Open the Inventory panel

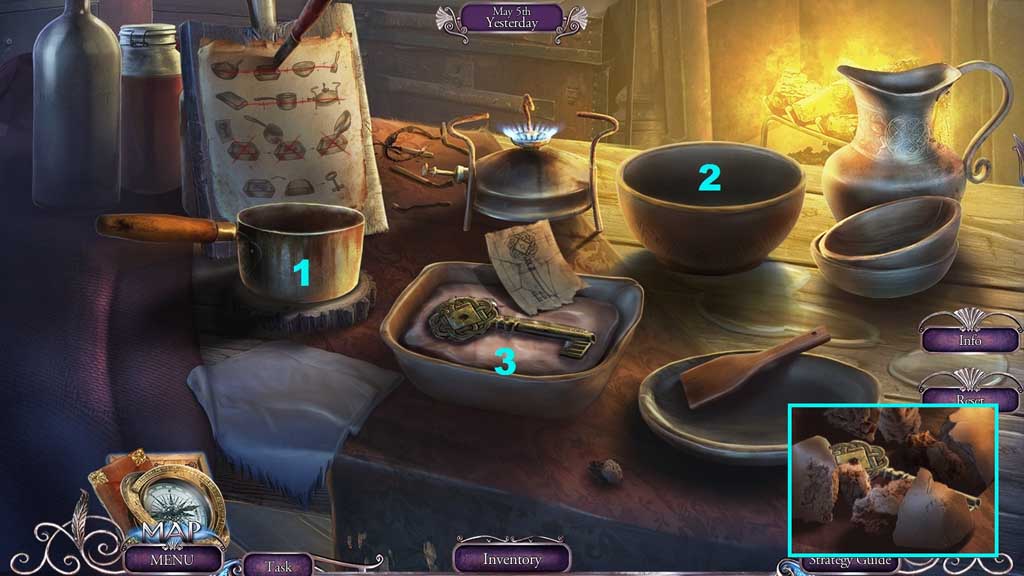(x=511, y=558)
